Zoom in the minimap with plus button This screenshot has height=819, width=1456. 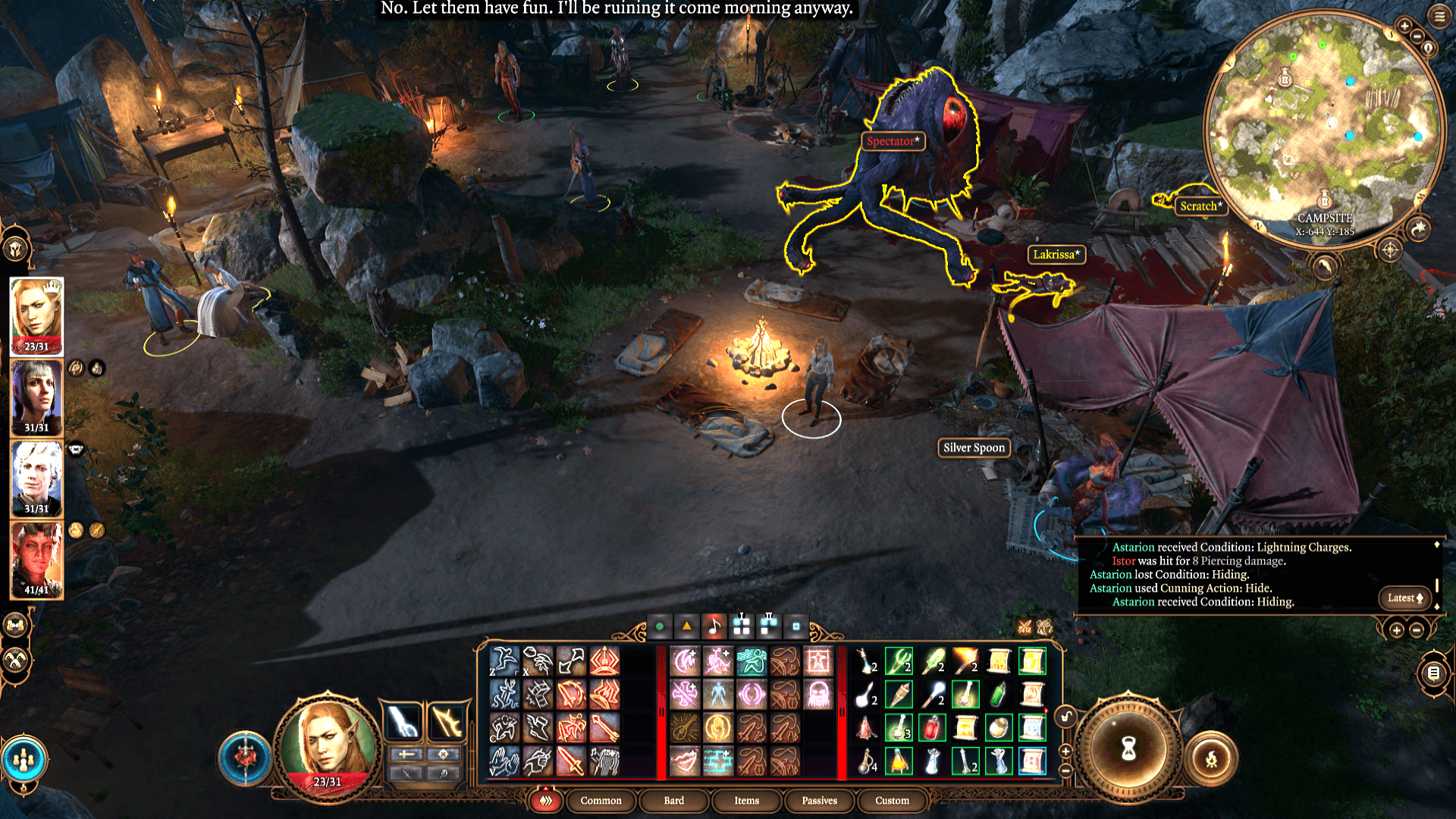[x=1404, y=26]
